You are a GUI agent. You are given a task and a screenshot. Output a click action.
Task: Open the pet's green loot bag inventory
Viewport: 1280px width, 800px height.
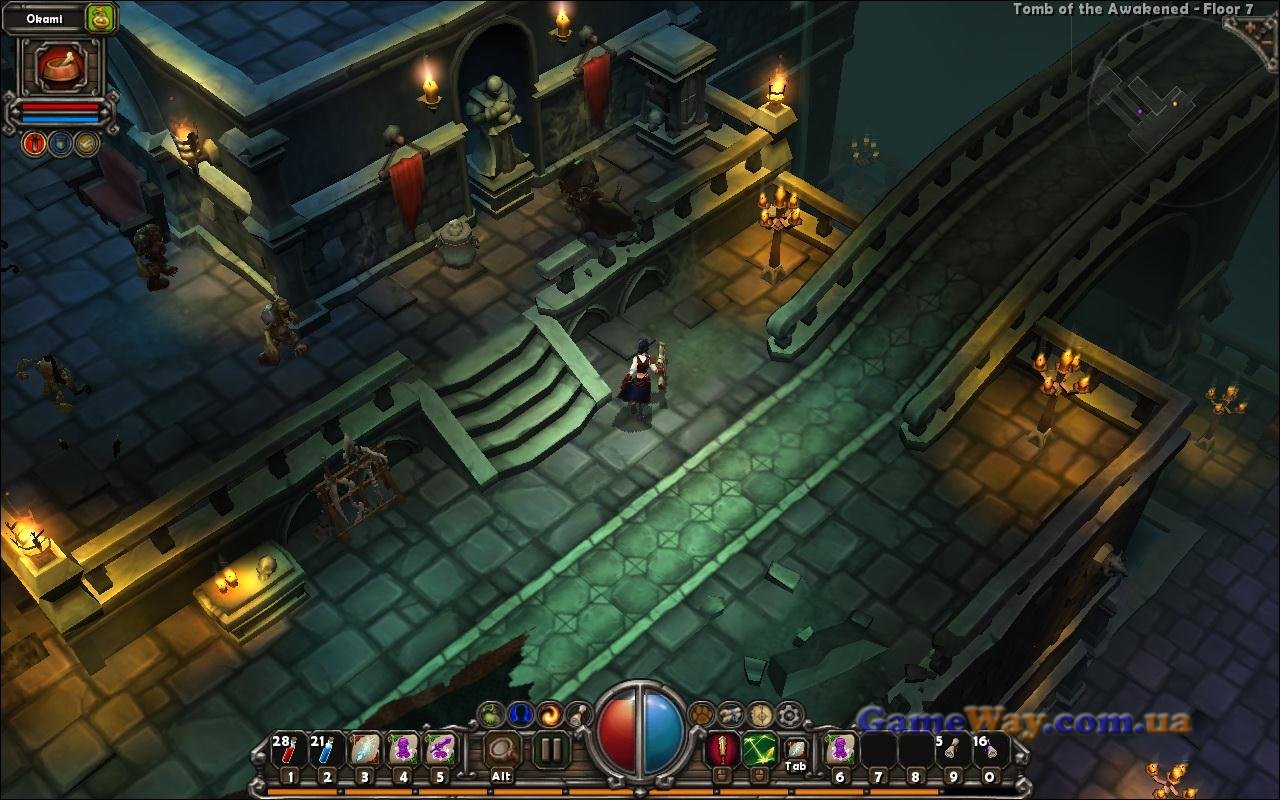click(x=100, y=17)
